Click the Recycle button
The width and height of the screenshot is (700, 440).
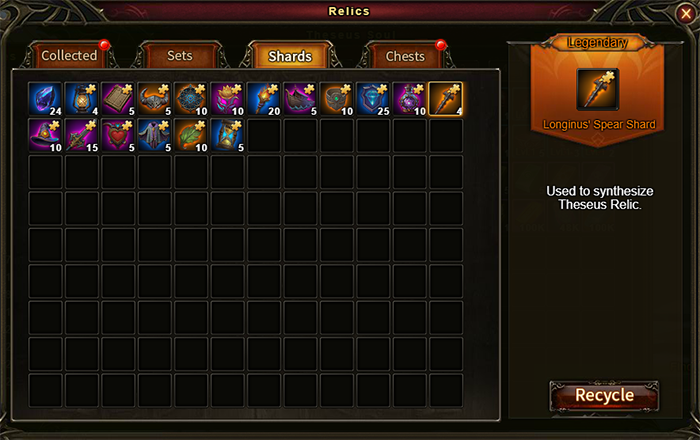click(x=604, y=395)
